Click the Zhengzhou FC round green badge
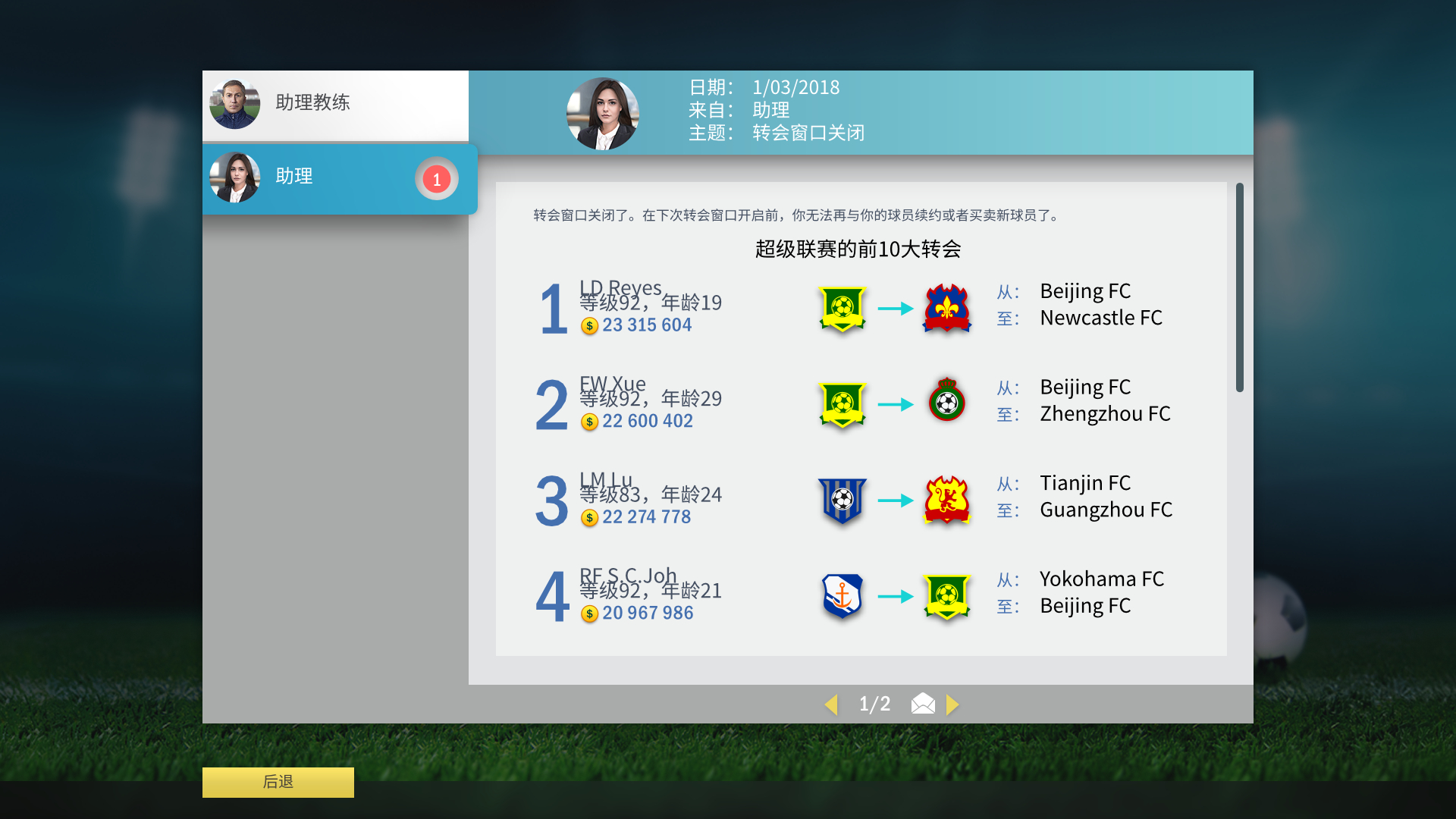 946,403
